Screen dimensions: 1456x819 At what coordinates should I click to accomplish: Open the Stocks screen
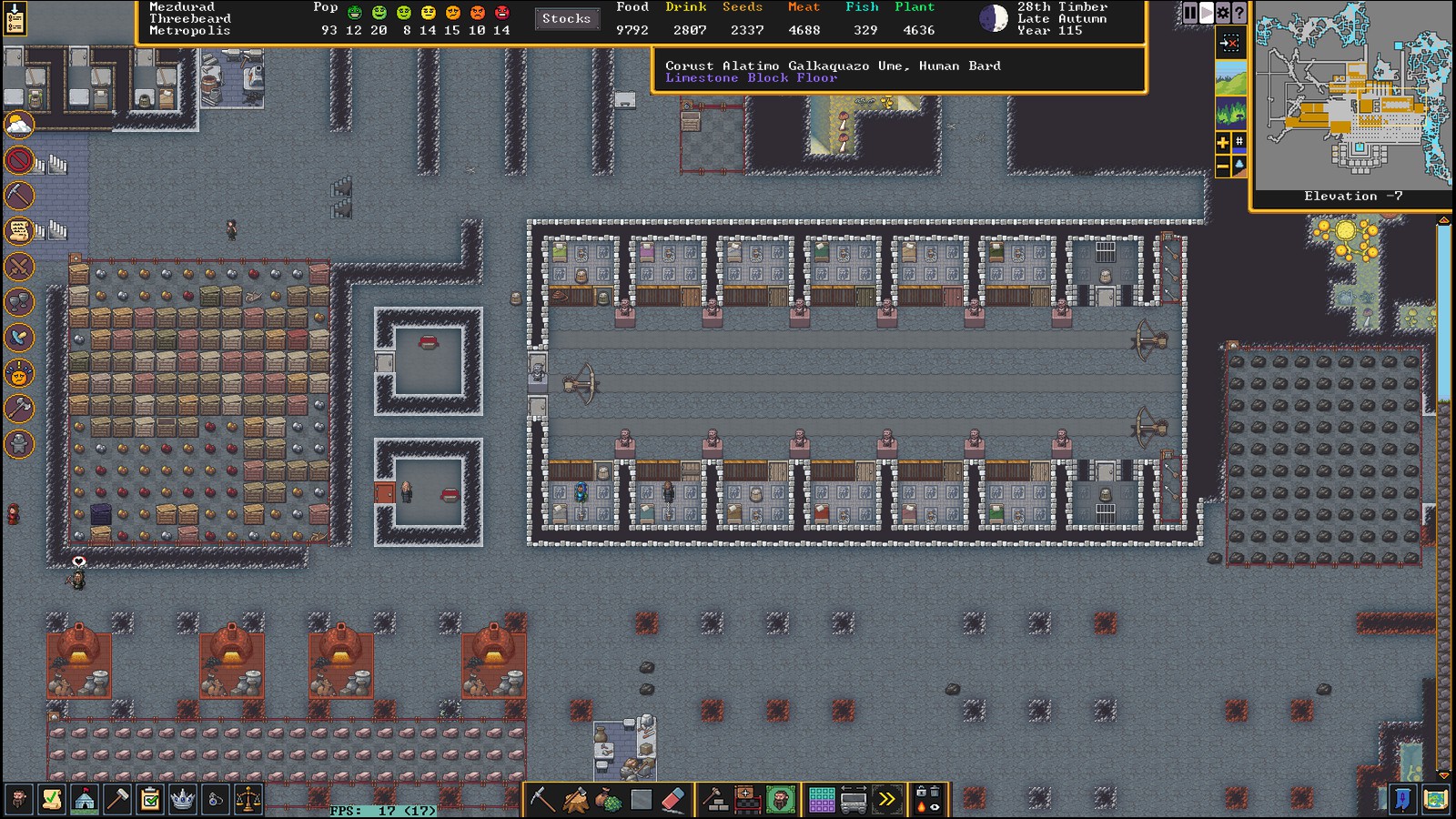click(x=566, y=19)
